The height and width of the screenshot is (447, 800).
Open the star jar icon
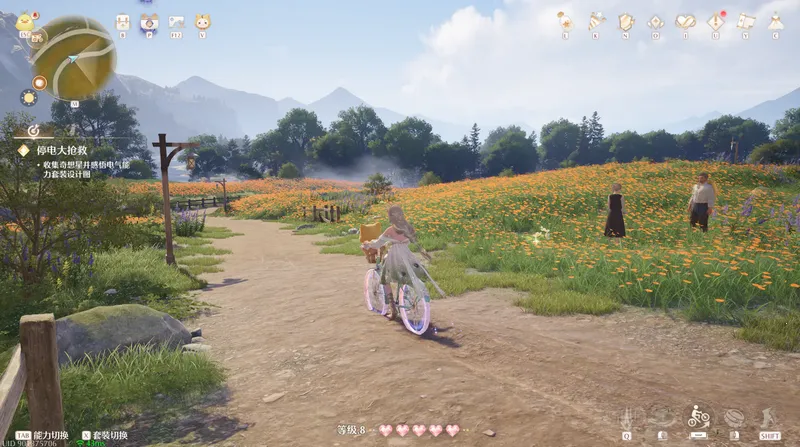click(565, 21)
